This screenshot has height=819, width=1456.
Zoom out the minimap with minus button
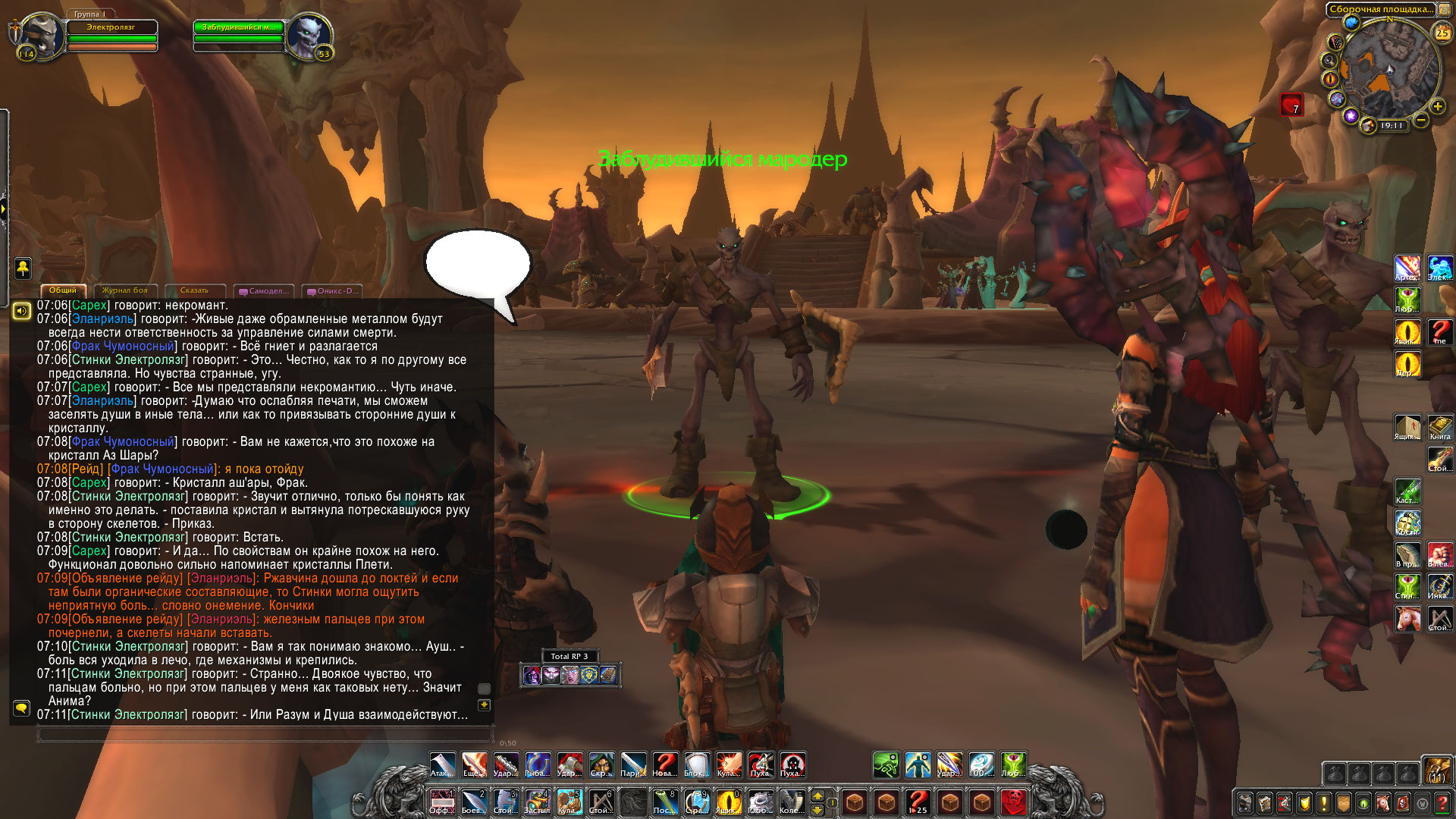click(1421, 120)
